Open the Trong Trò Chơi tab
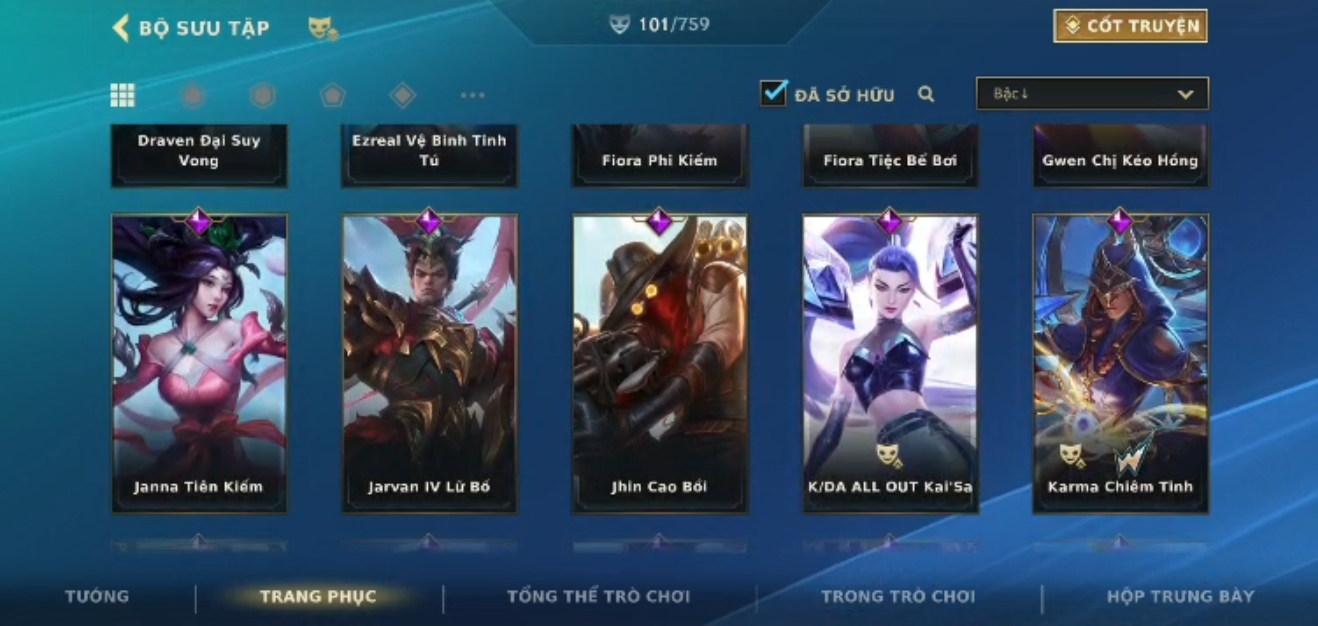This screenshot has height=626, width=1318. [x=897, y=597]
